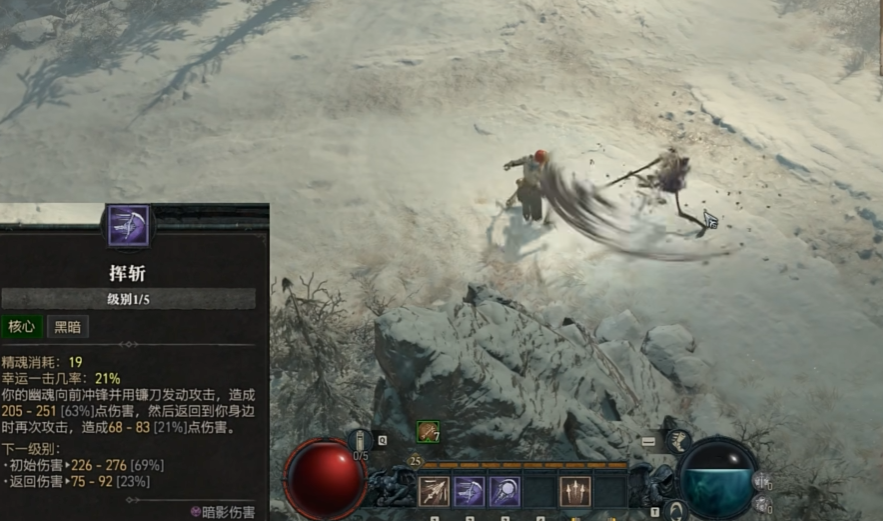This screenshot has width=883, height=521.
Task: Drink a healing potion from the vial icon
Action: [361, 441]
